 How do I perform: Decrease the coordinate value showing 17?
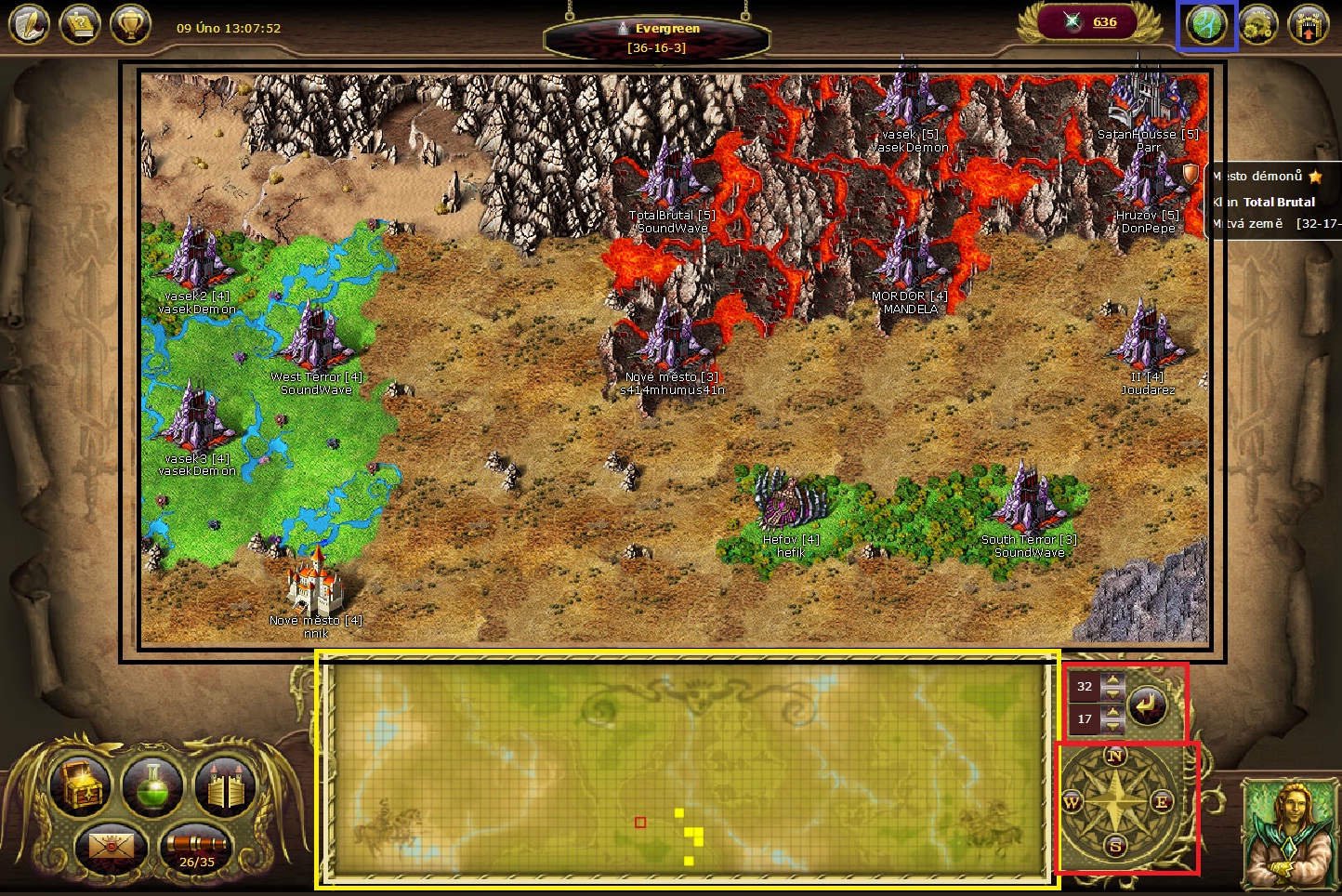click(x=1112, y=726)
